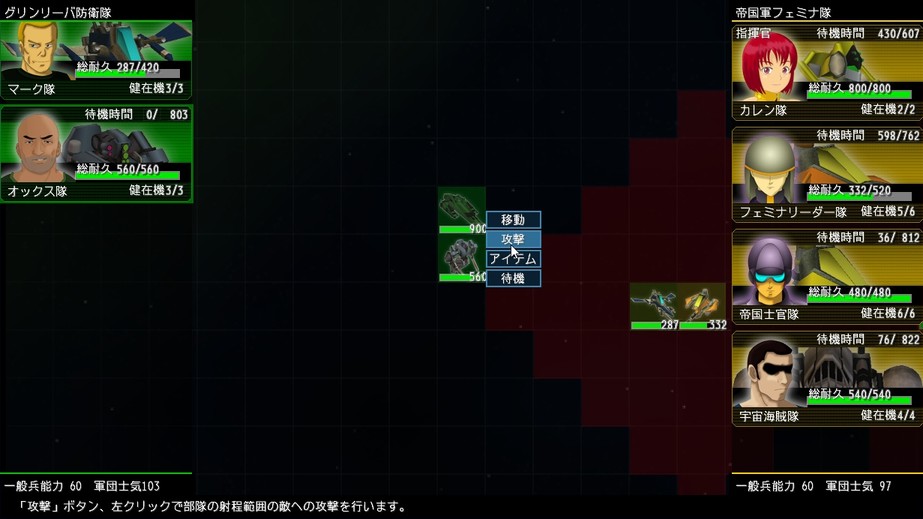Select the マーク隊 squad panel
The image size is (923, 519).
pyautogui.click(x=96, y=60)
